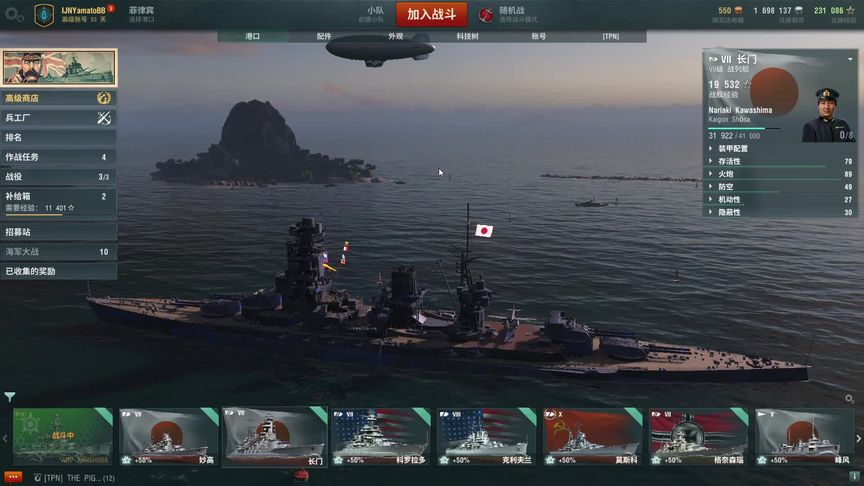Open the 外观 tab
Image resolution: width=864 pixels, height=486 pixels.
pos(396,36)
